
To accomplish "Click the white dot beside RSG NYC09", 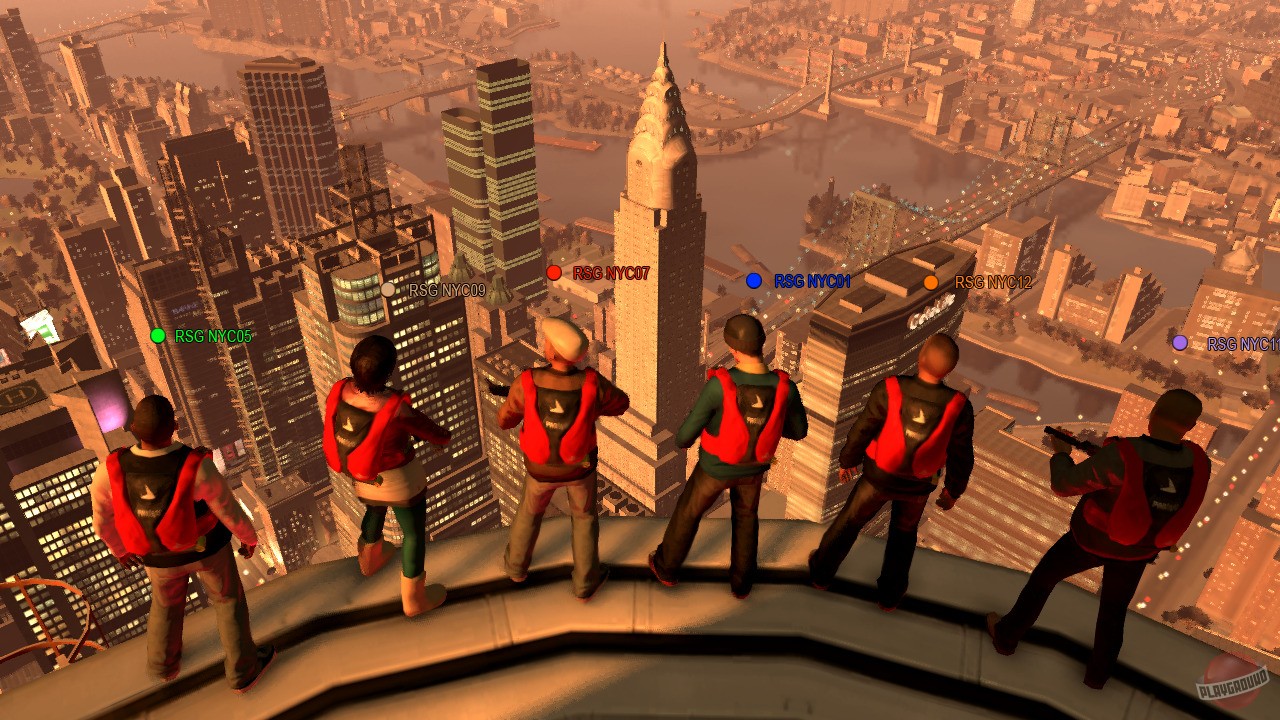I will (387, 290).
